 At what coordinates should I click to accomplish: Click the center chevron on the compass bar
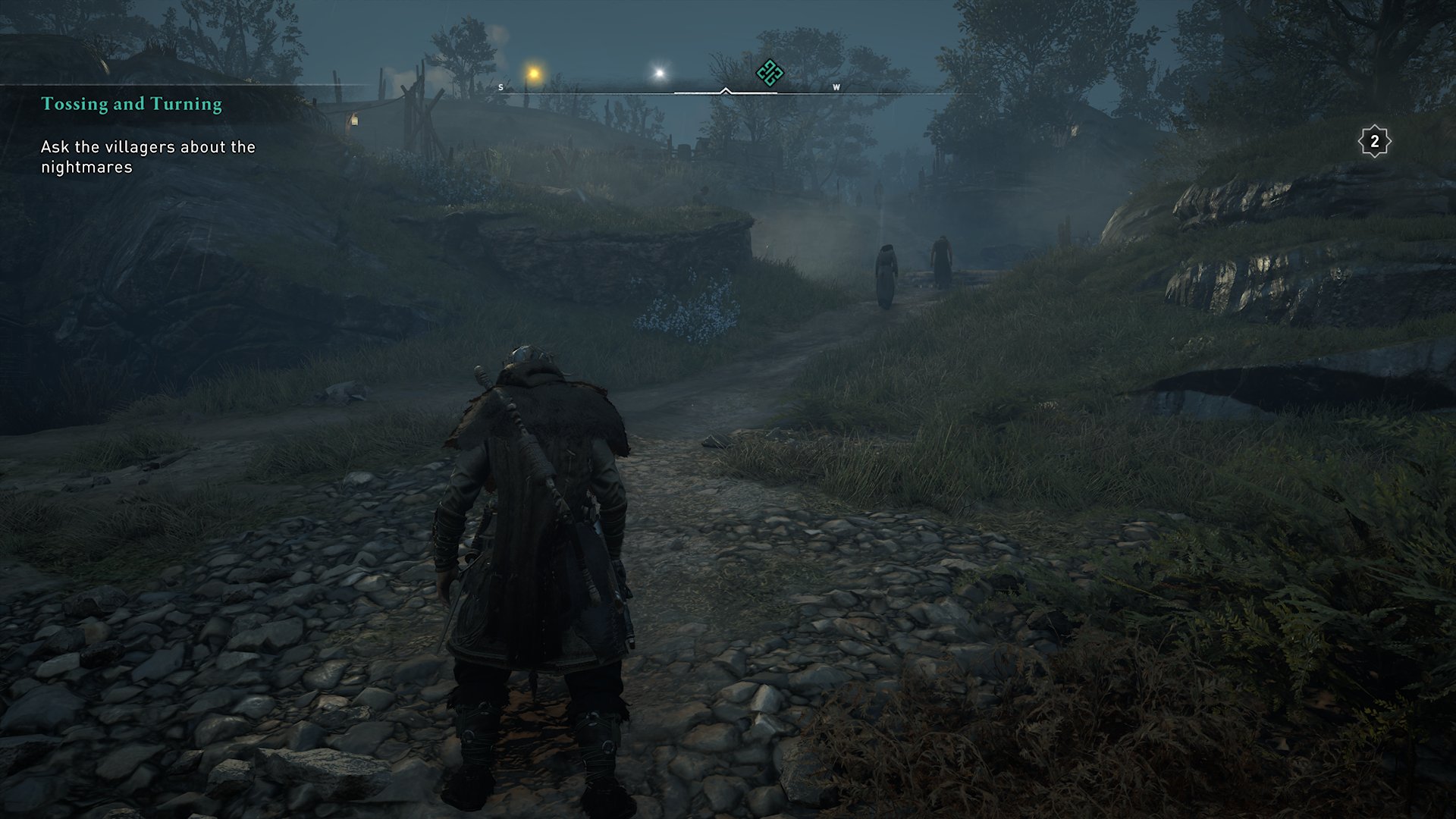tap(727, 89)
